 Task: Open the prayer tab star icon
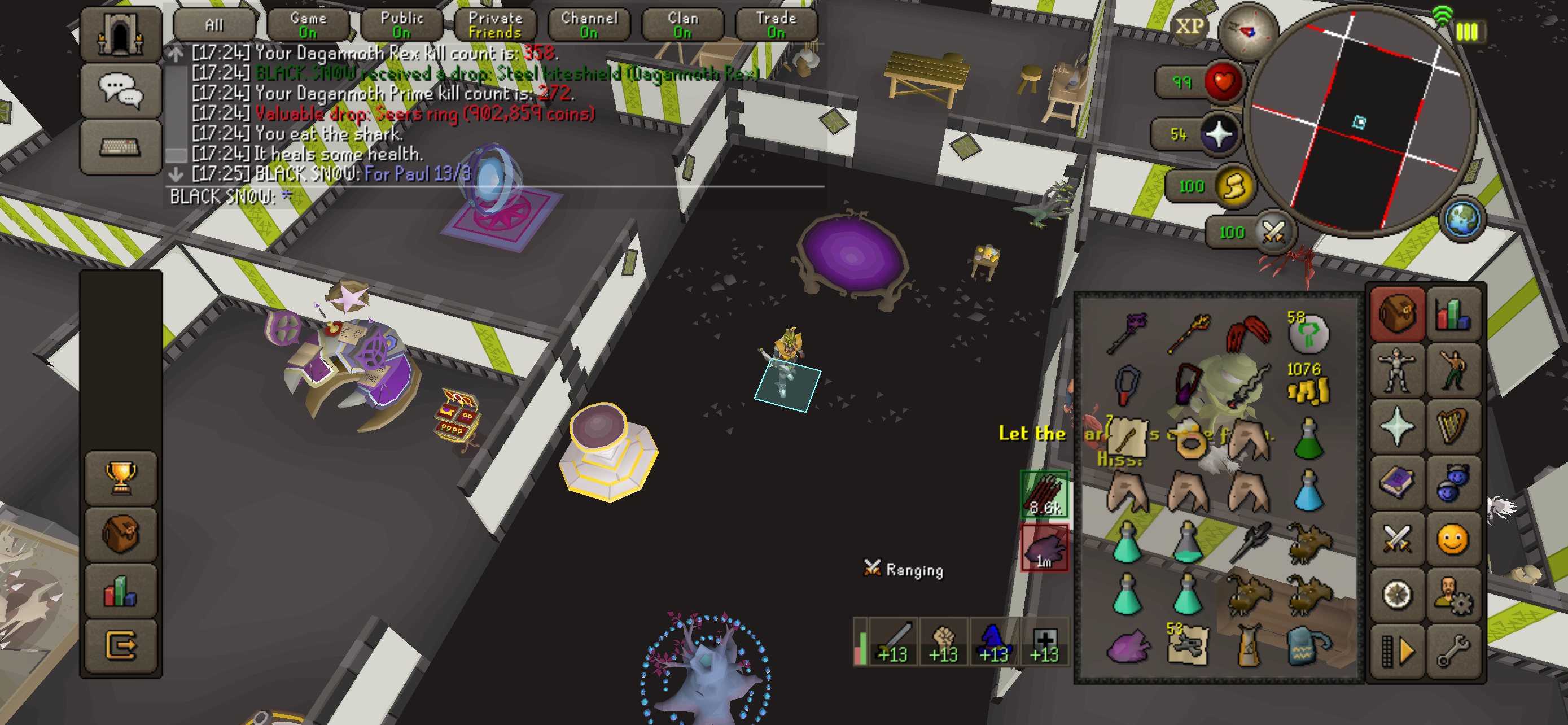pos(1396,427)
